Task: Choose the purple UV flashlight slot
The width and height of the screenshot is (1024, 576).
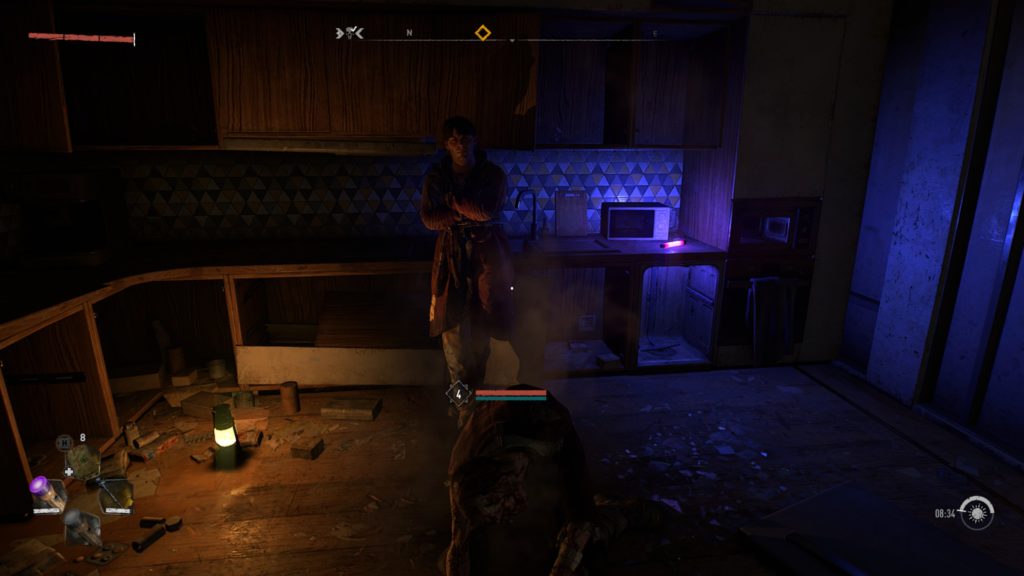Action: tap(47, 494)
